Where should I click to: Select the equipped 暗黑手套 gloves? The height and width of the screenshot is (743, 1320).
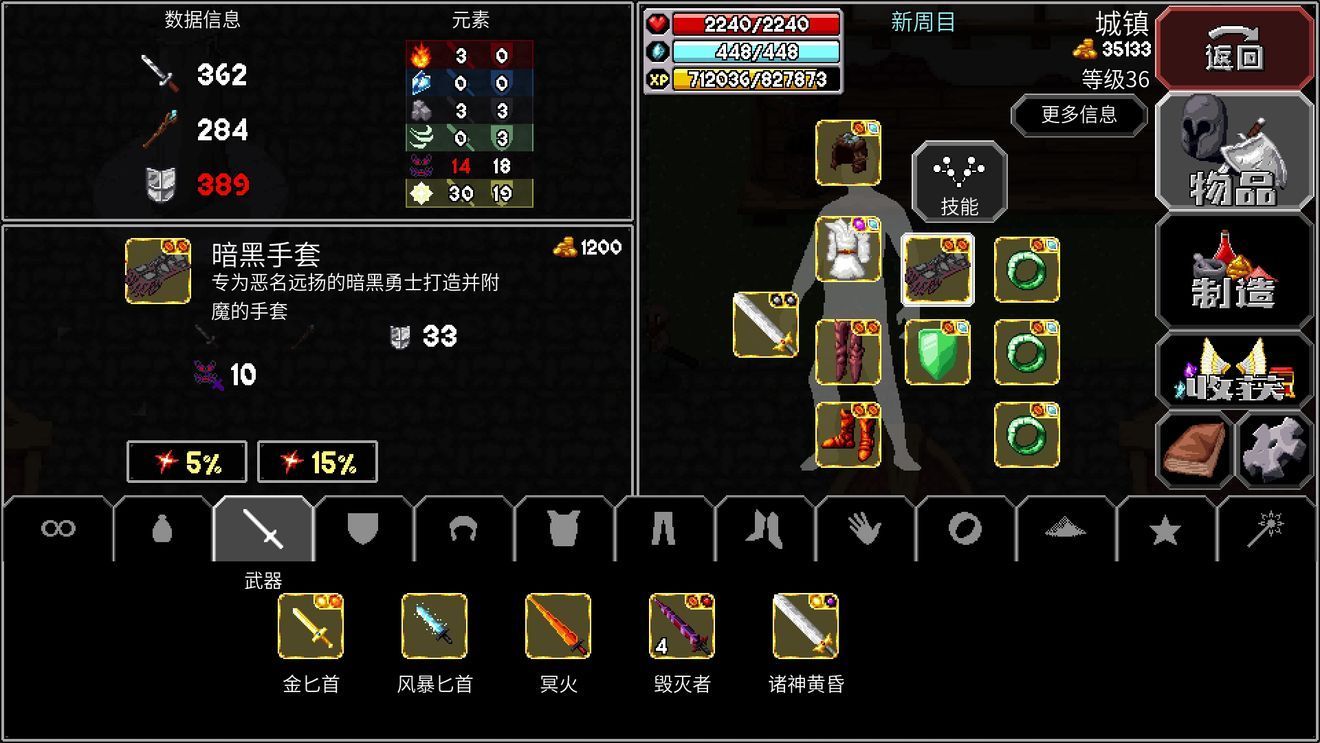(938, 270)
